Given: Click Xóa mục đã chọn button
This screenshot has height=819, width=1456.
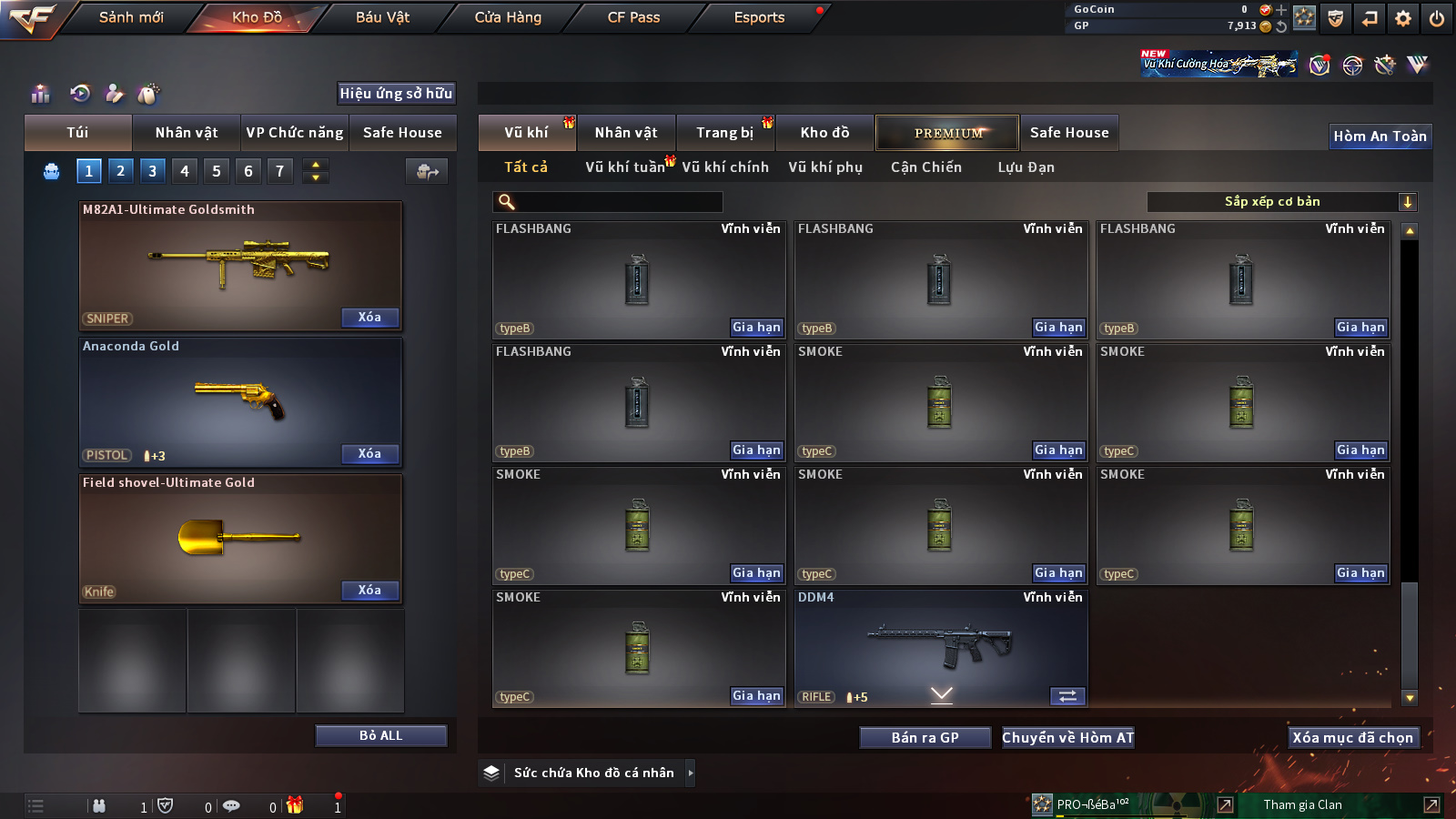Looking at the screenshot, I should pyautogui.click(x=1352, y=738).
